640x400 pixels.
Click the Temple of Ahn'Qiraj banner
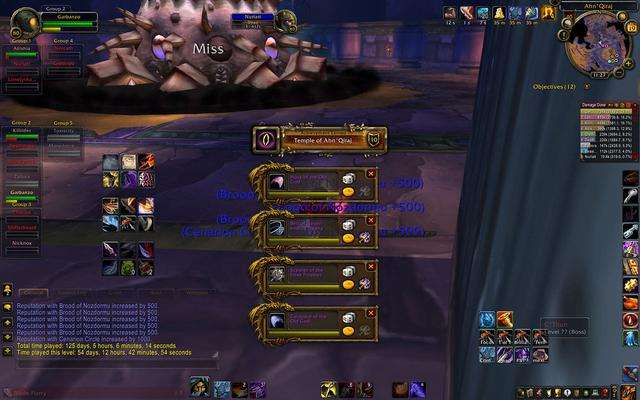tap(320, 139)
